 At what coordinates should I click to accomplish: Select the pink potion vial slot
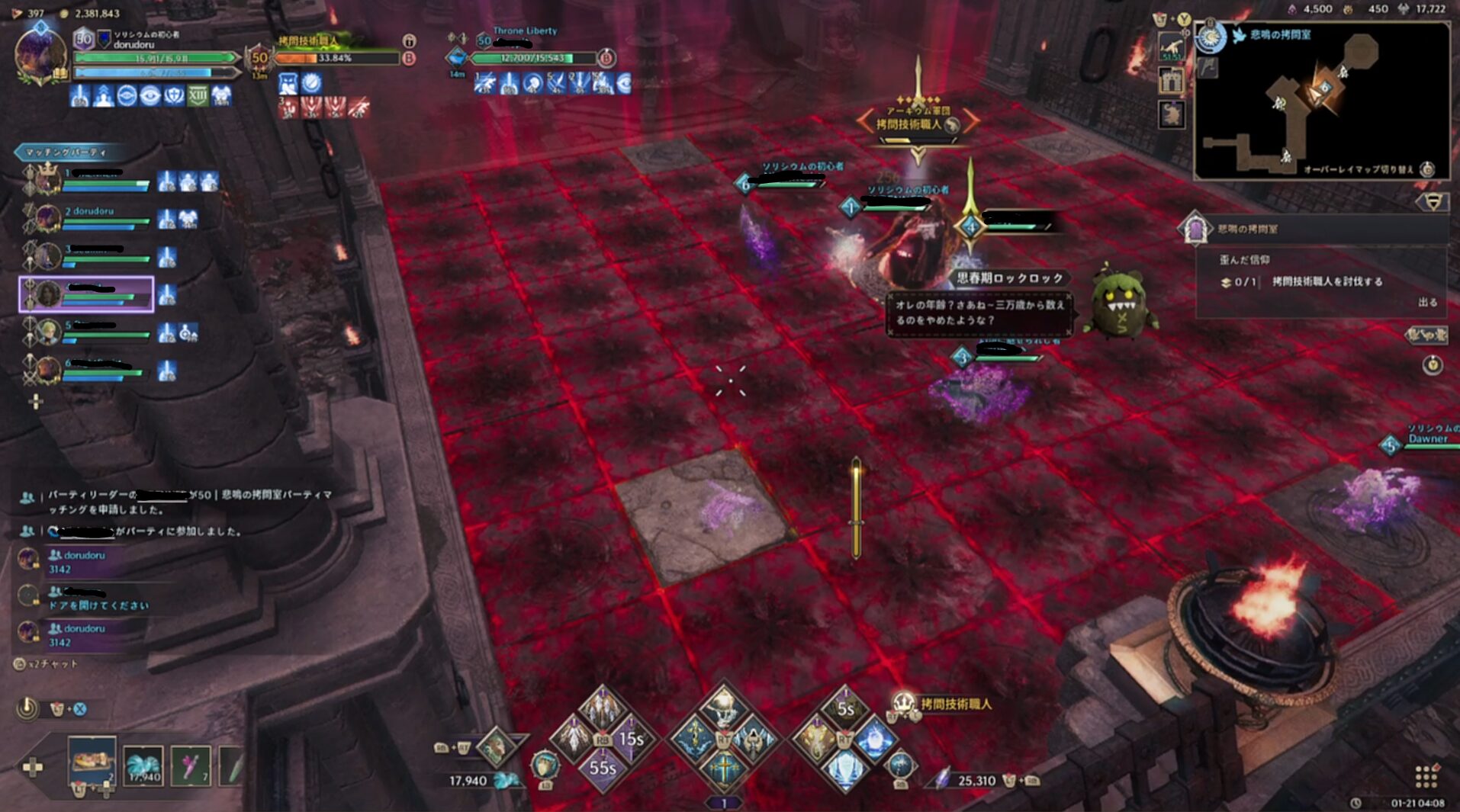pos(190,764)
